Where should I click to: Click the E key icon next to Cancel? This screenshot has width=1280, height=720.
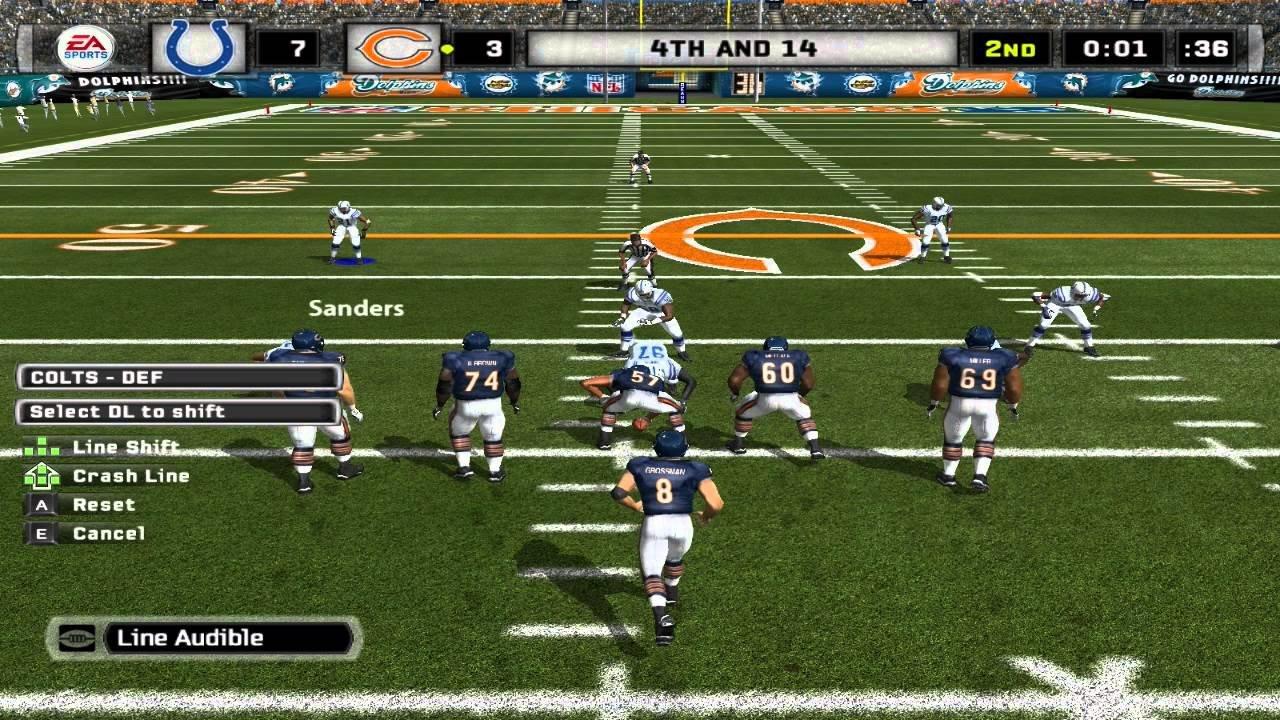pos(40,533)
